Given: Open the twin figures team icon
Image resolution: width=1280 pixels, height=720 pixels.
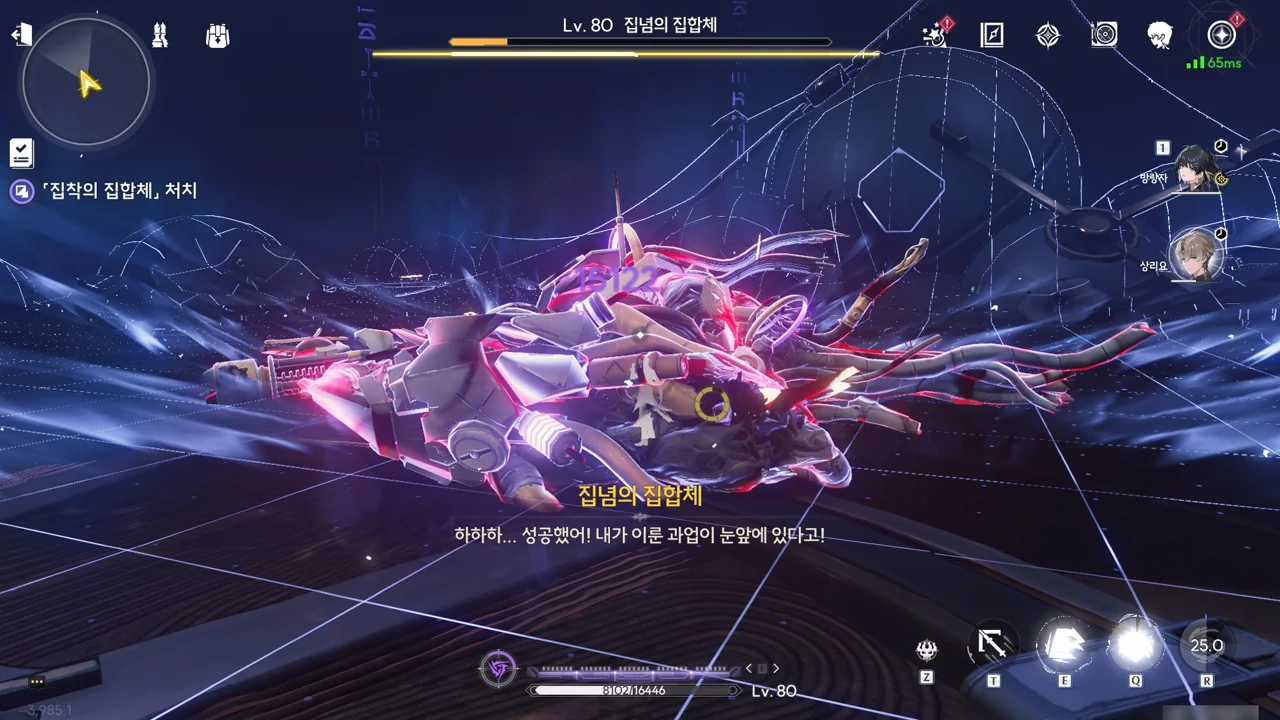Looking at the screenshot, I should click(160, 35).
